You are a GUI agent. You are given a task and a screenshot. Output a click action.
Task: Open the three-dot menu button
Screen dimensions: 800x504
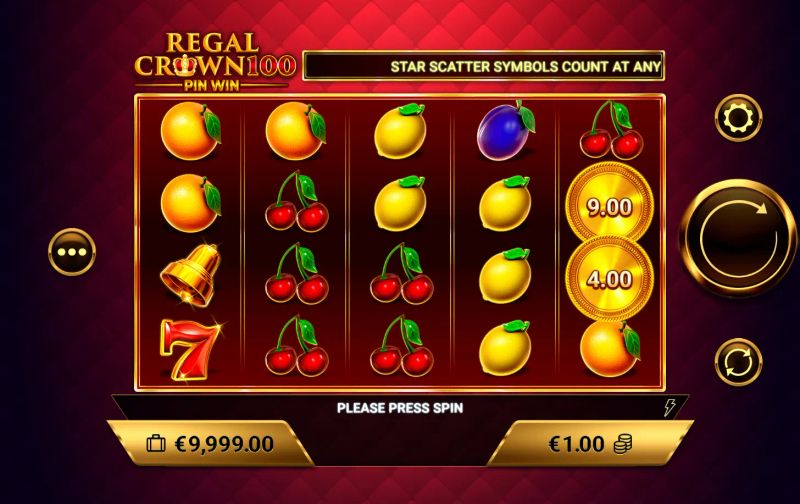[x=73, y=252]
